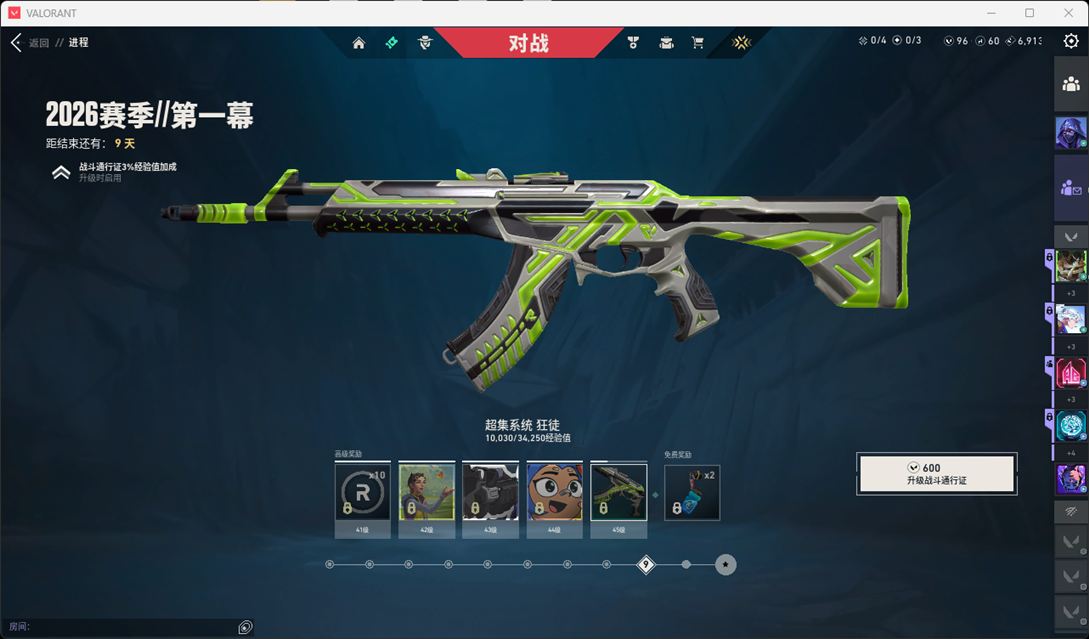1089x639 pixels.
Task: Open the green battle pass ticket tab
Action: coord(392,43)
